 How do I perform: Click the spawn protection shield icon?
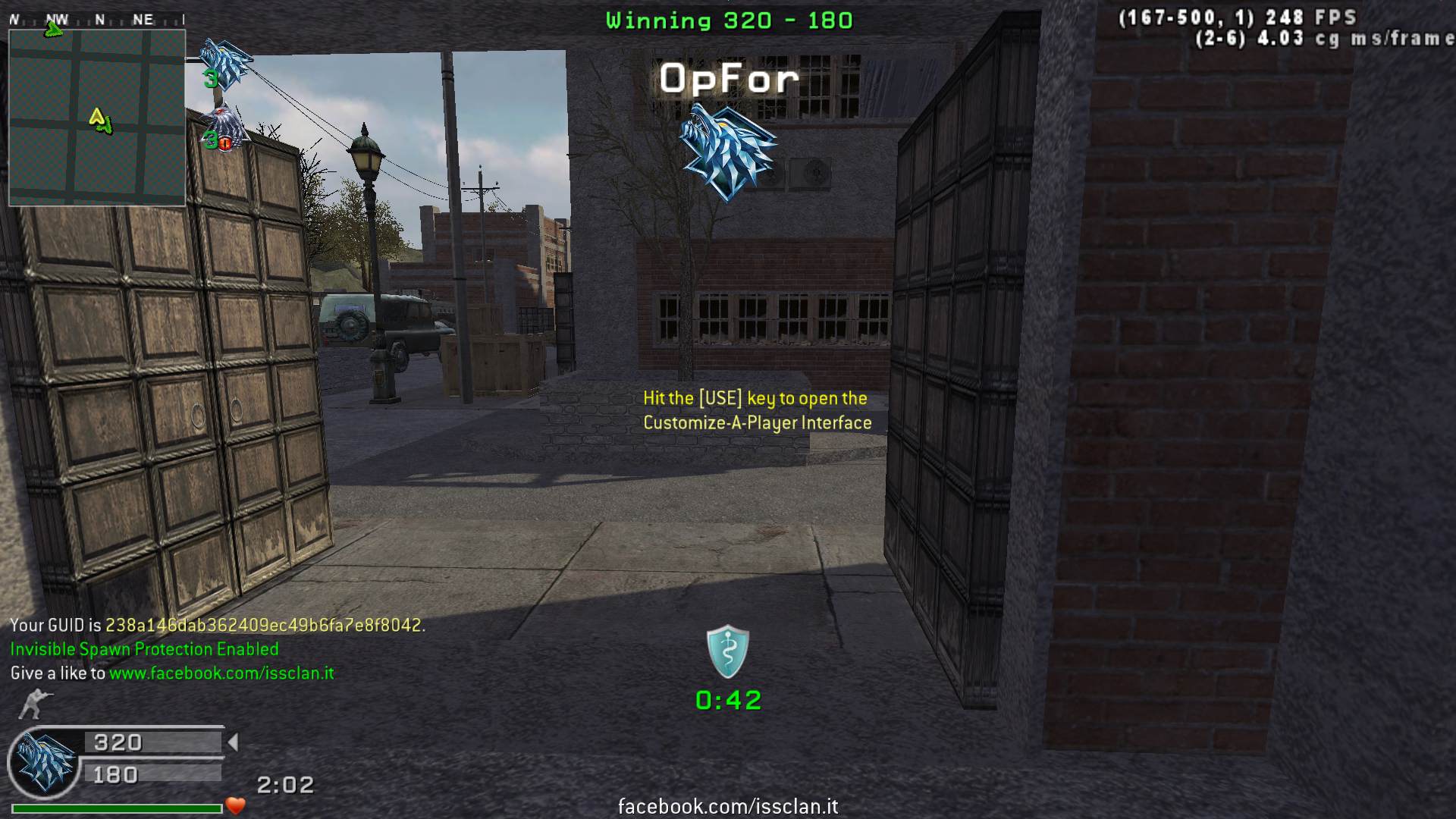click(728, 651)
